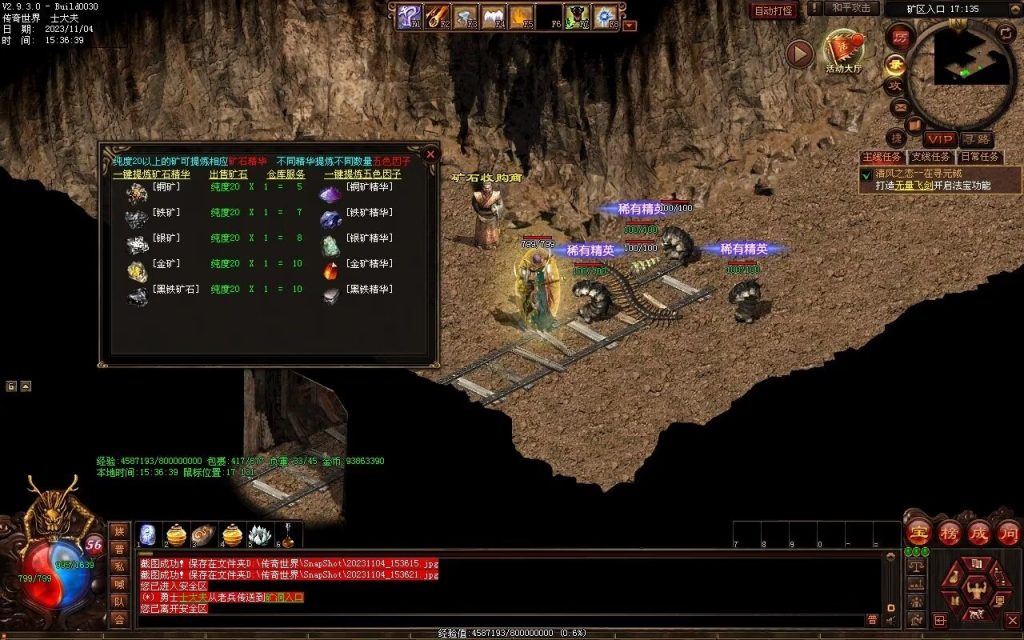This screenshot has width=1024, height=640.
Task: Choose 一键提炼矿石精华 refine option
Action: coord(151,174)
